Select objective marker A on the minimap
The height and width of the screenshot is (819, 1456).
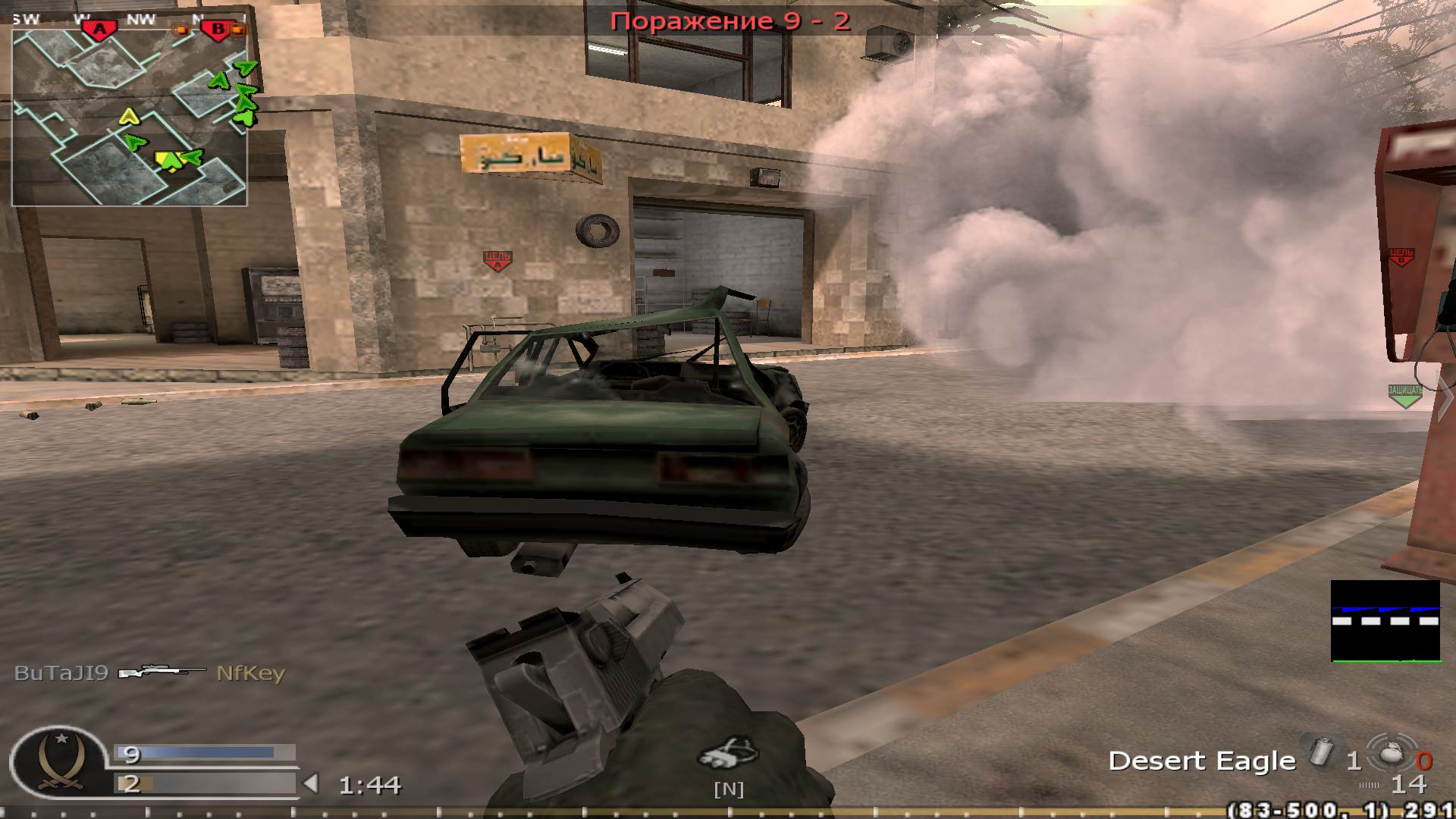99,25
